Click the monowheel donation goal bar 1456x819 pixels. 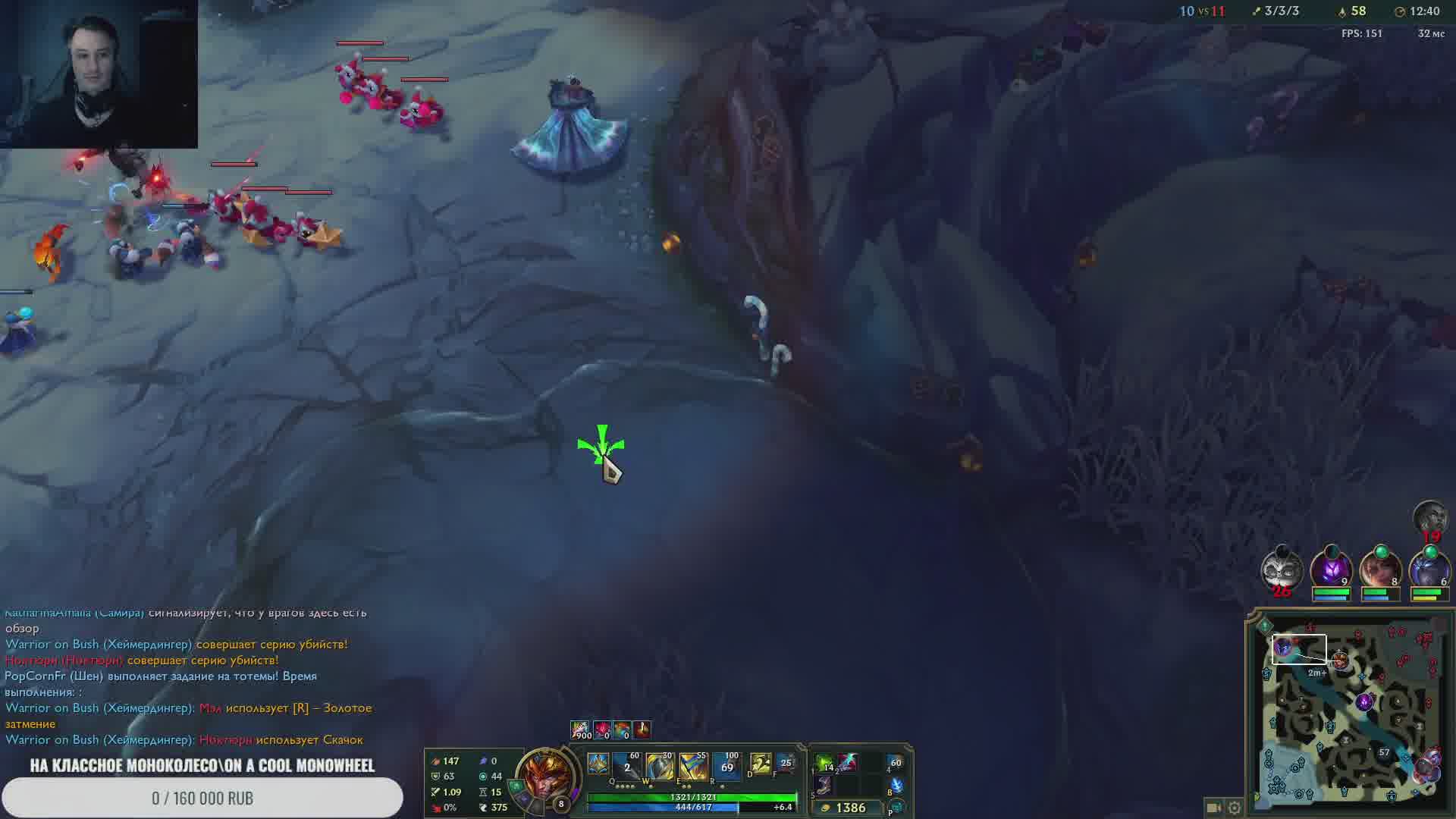pyautogui.click(x=202, y=798)
